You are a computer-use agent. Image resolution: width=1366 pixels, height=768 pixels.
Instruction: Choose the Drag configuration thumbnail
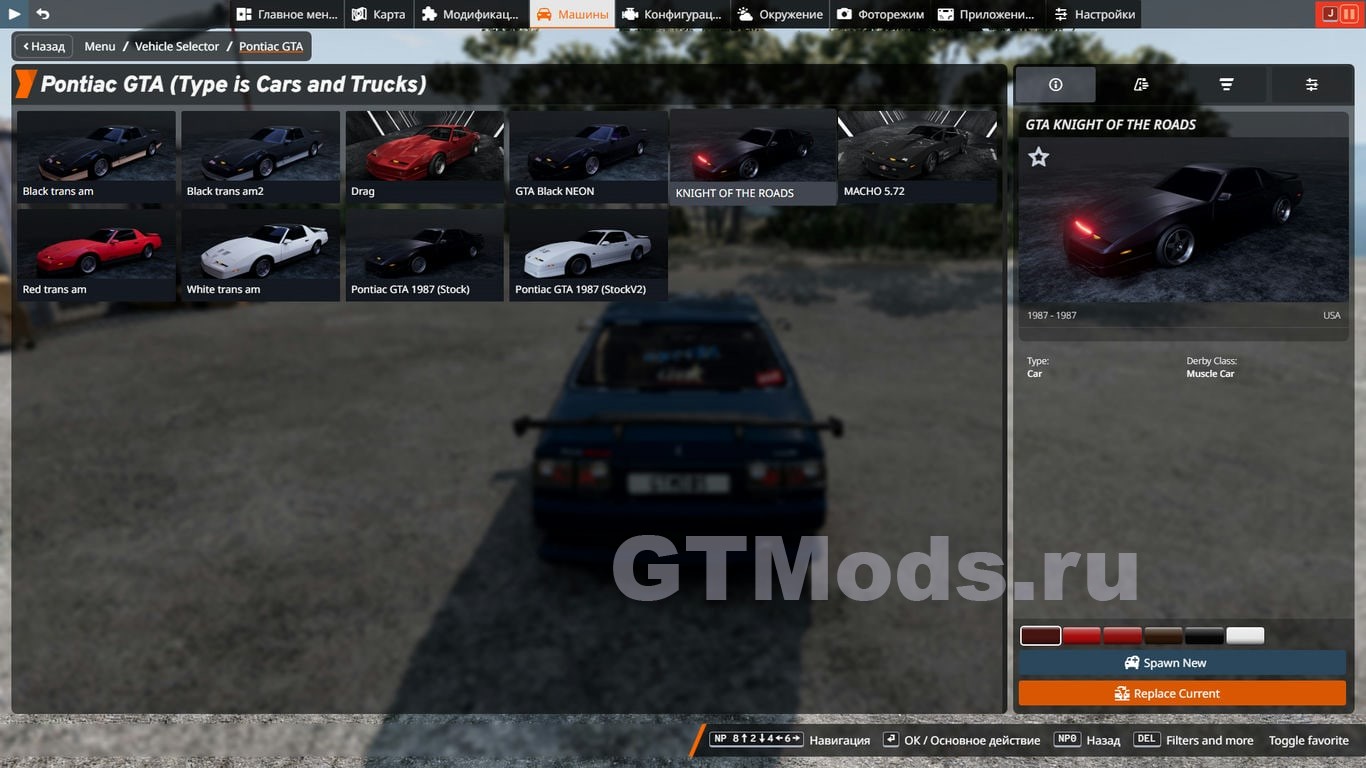click(424, 158)
